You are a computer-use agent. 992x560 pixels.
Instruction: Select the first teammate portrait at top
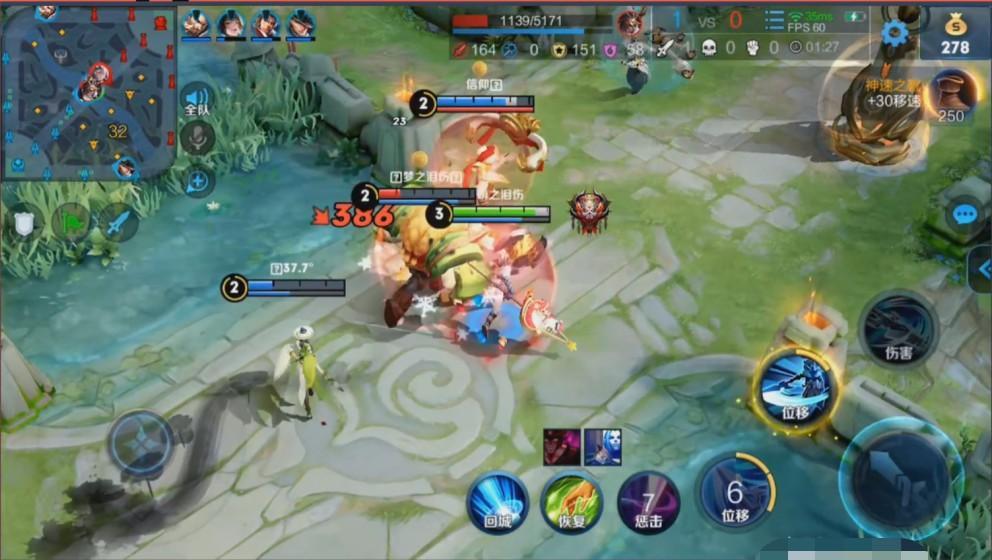196,23
